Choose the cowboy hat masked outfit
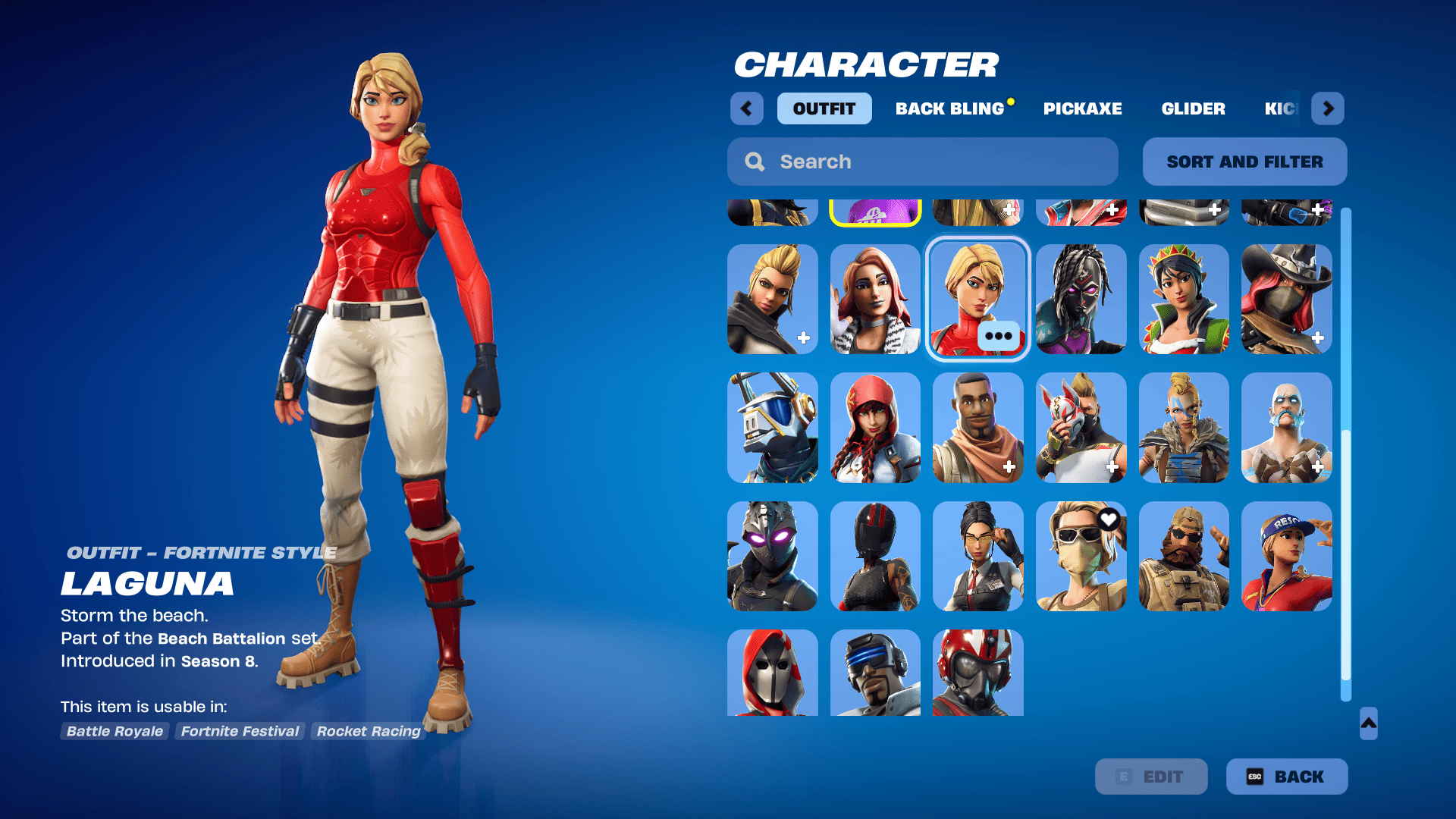This screenshot has width=1456, height=819. coord(1286,299)
